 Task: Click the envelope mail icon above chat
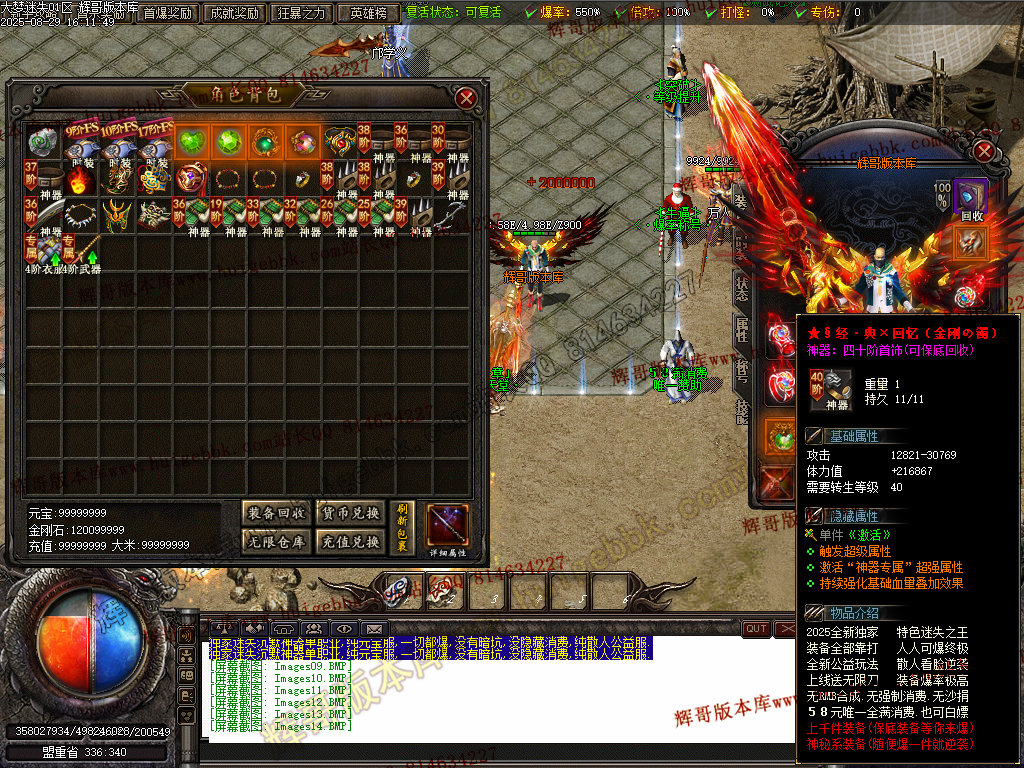[374, 628]
